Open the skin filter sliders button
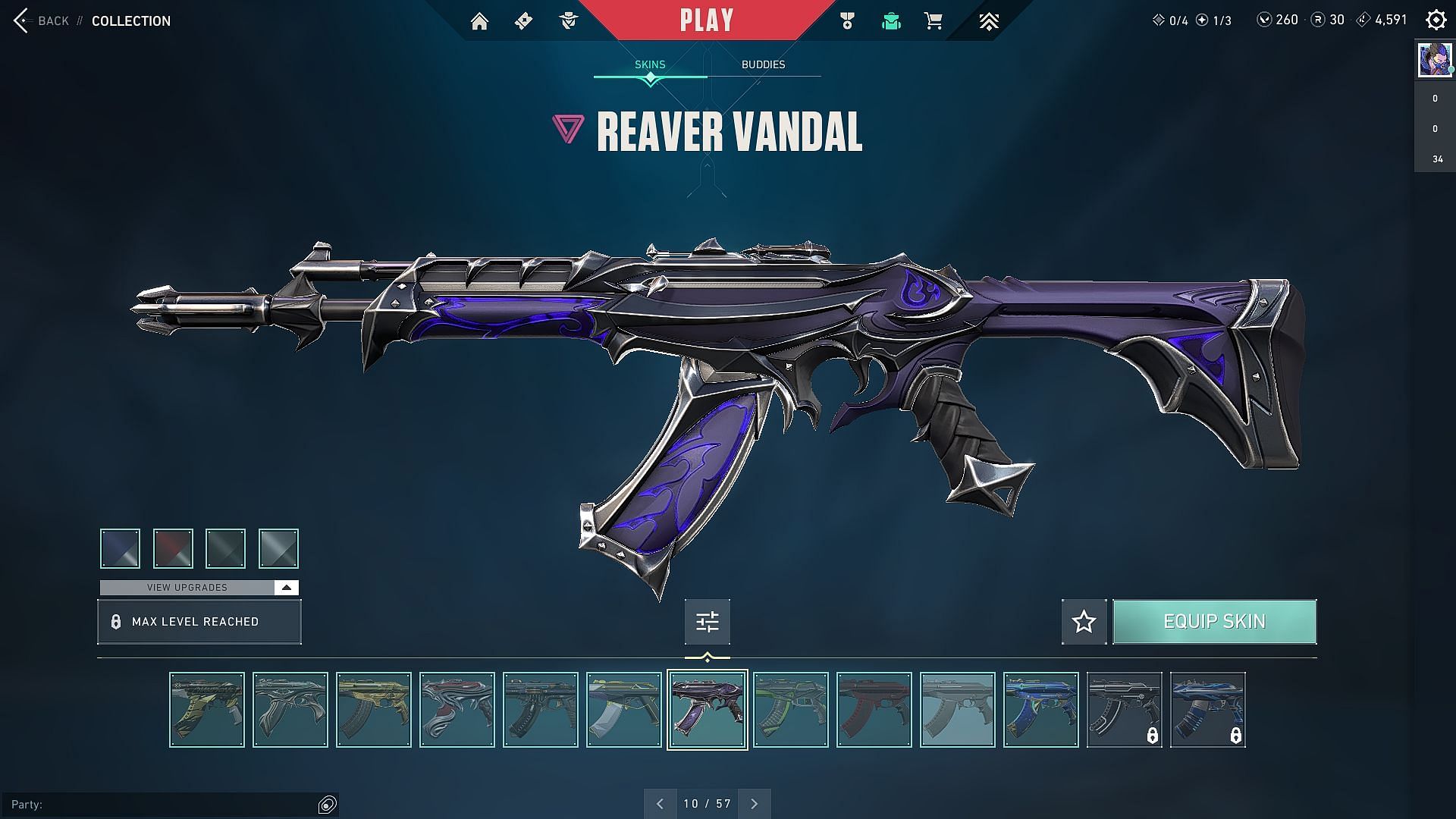1456x819 pixels. [x=707, y=622]
